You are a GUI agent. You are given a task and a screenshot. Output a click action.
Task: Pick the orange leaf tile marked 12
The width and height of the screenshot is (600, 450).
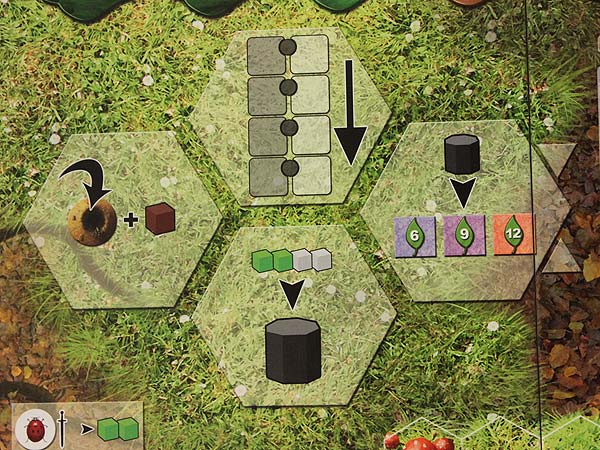(x=514, y=236)
